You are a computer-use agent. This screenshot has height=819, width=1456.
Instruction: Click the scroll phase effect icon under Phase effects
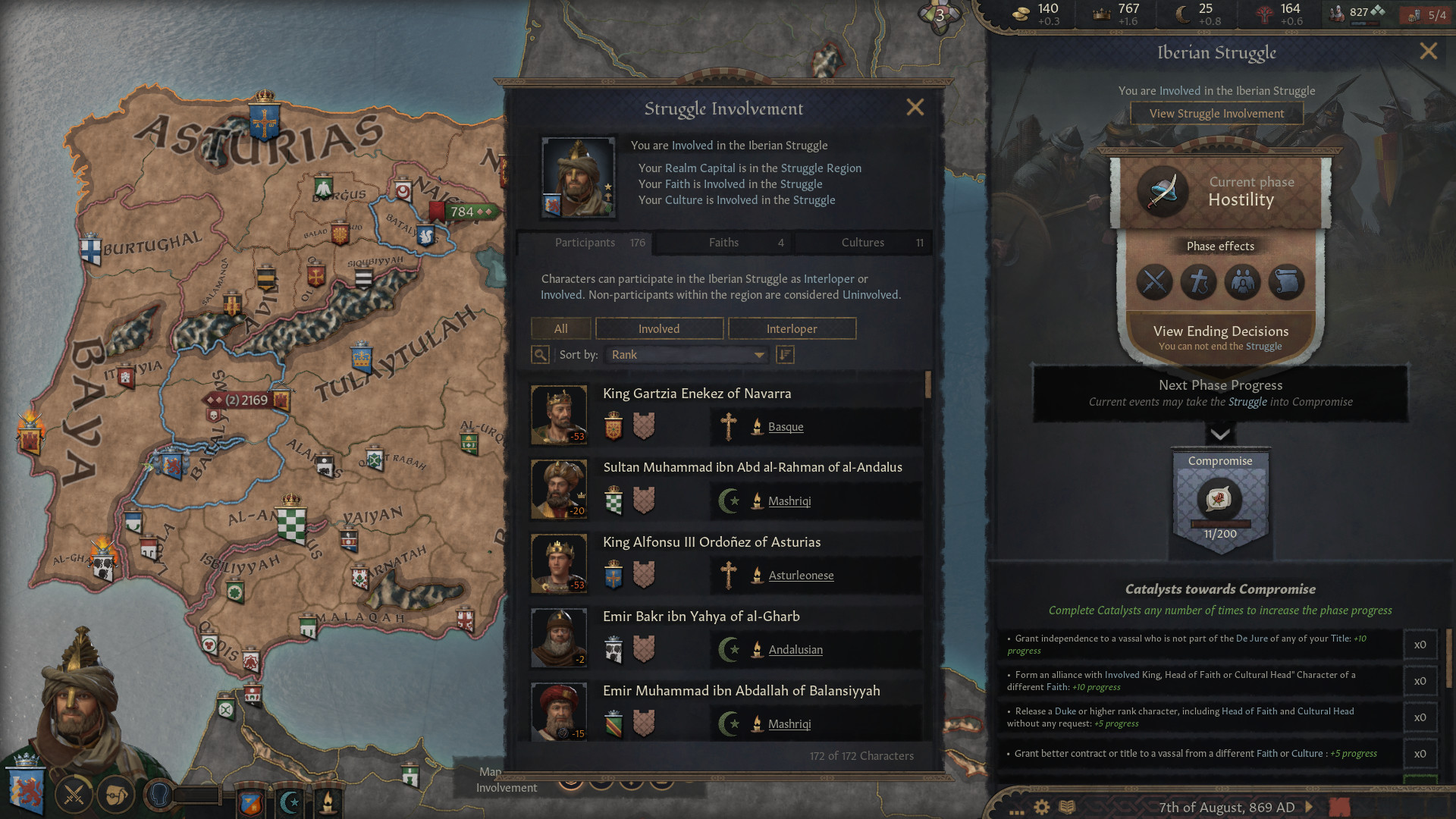coord(1285,282)
